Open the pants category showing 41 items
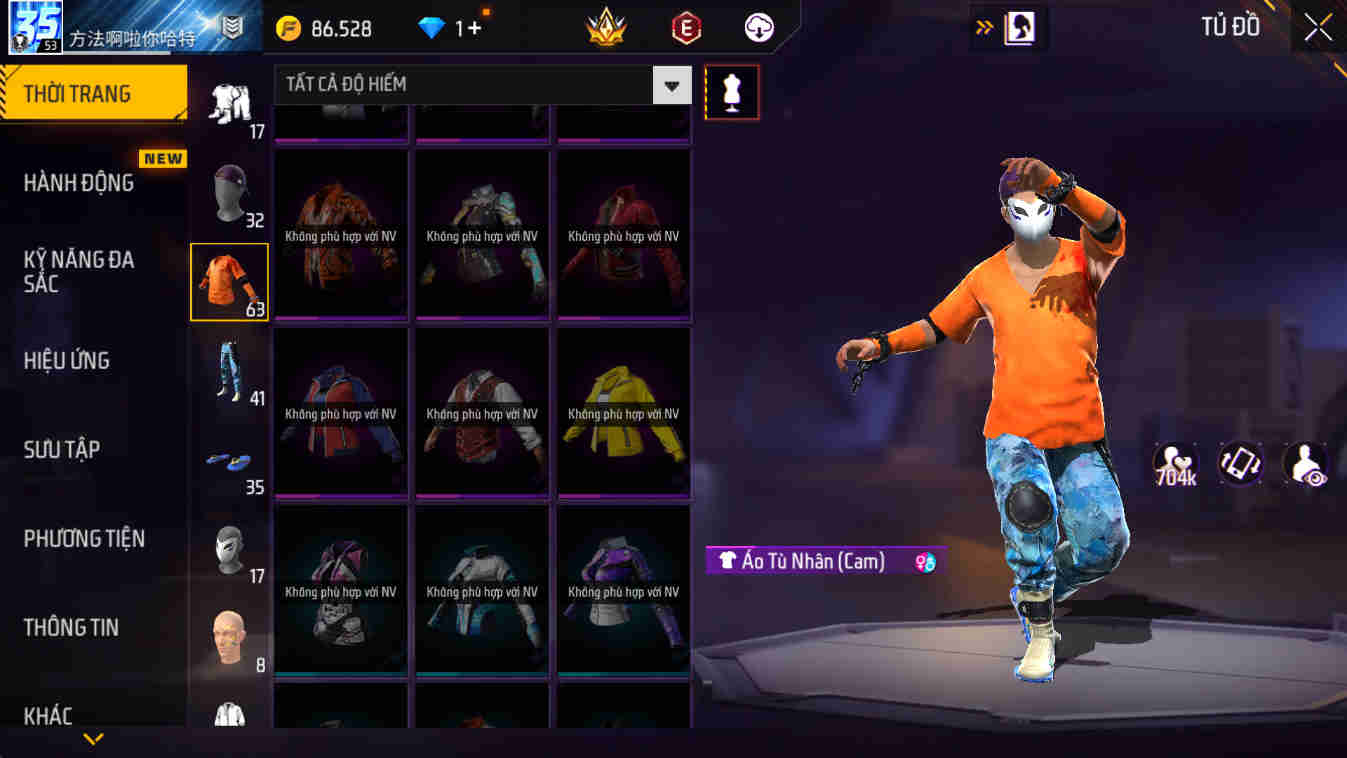This screenshot has width=1347, height=758. [231, 372]
